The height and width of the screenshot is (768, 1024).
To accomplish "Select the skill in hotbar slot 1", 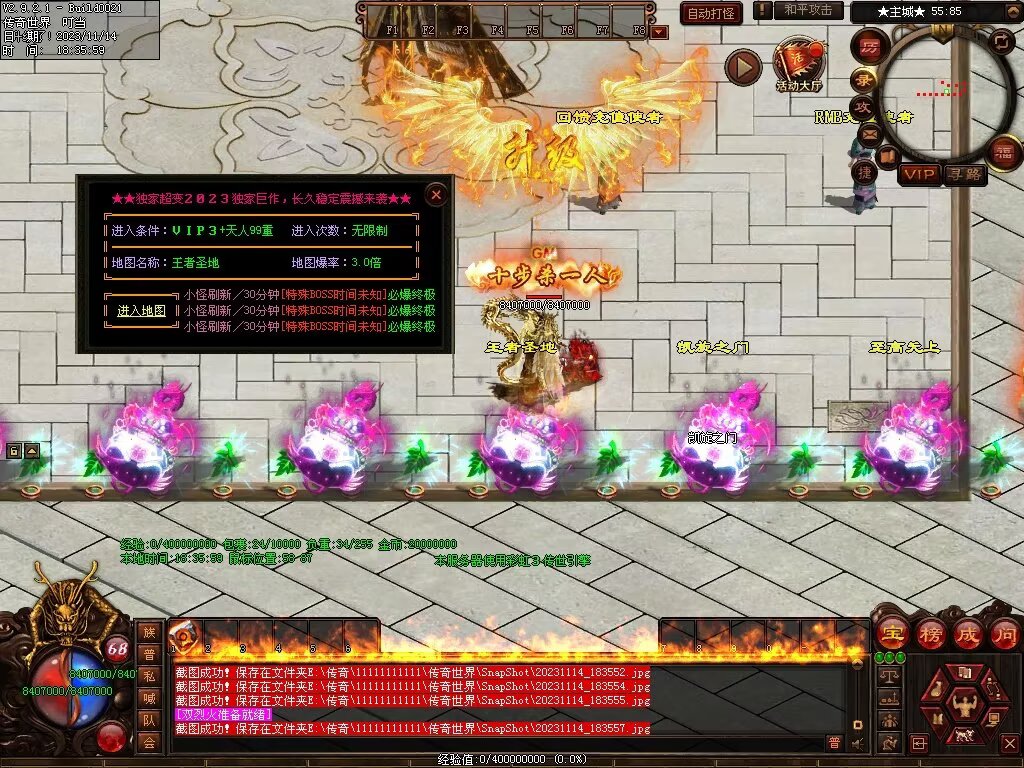I will (x=184, y=635).
